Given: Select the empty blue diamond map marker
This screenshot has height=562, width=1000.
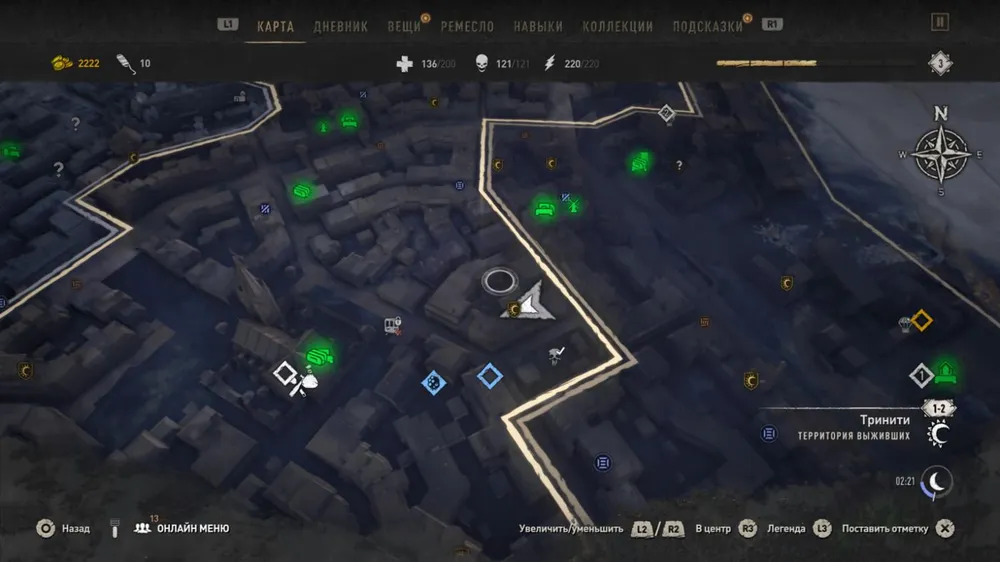Looking at the screenshot, I should point(489,376).
